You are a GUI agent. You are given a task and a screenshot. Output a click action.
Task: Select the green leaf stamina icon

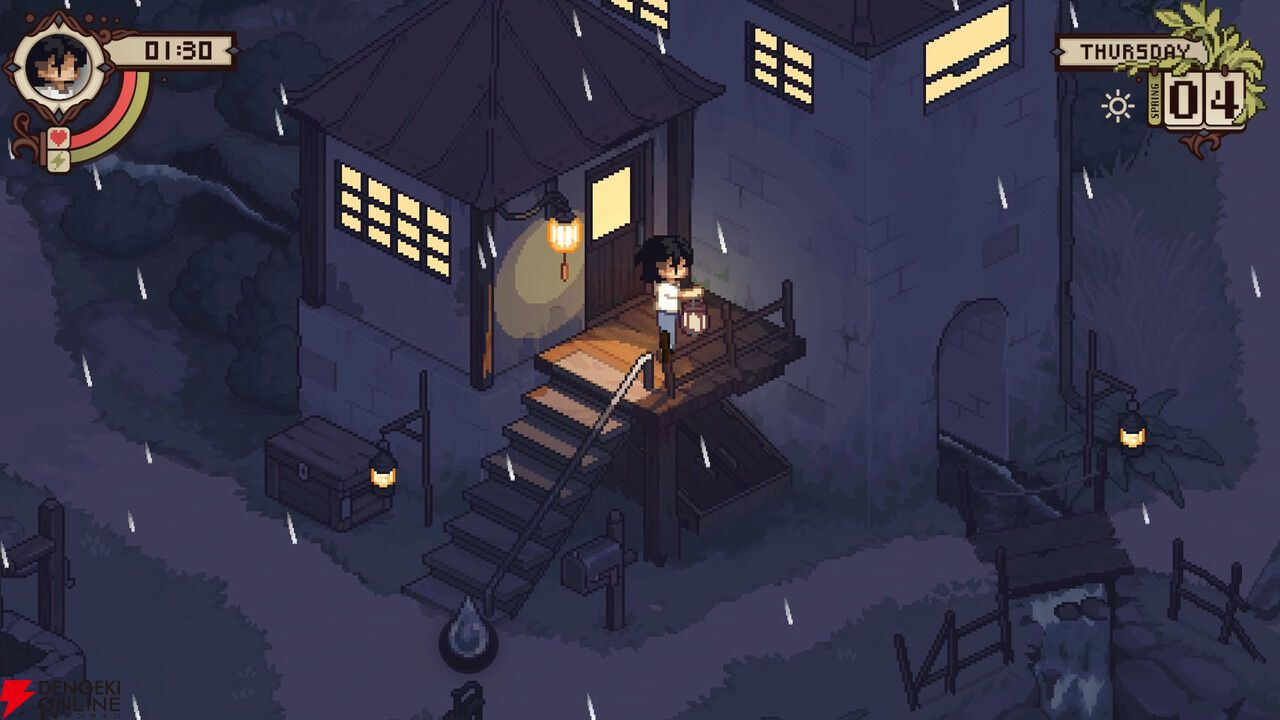click(x=58, y=158)
